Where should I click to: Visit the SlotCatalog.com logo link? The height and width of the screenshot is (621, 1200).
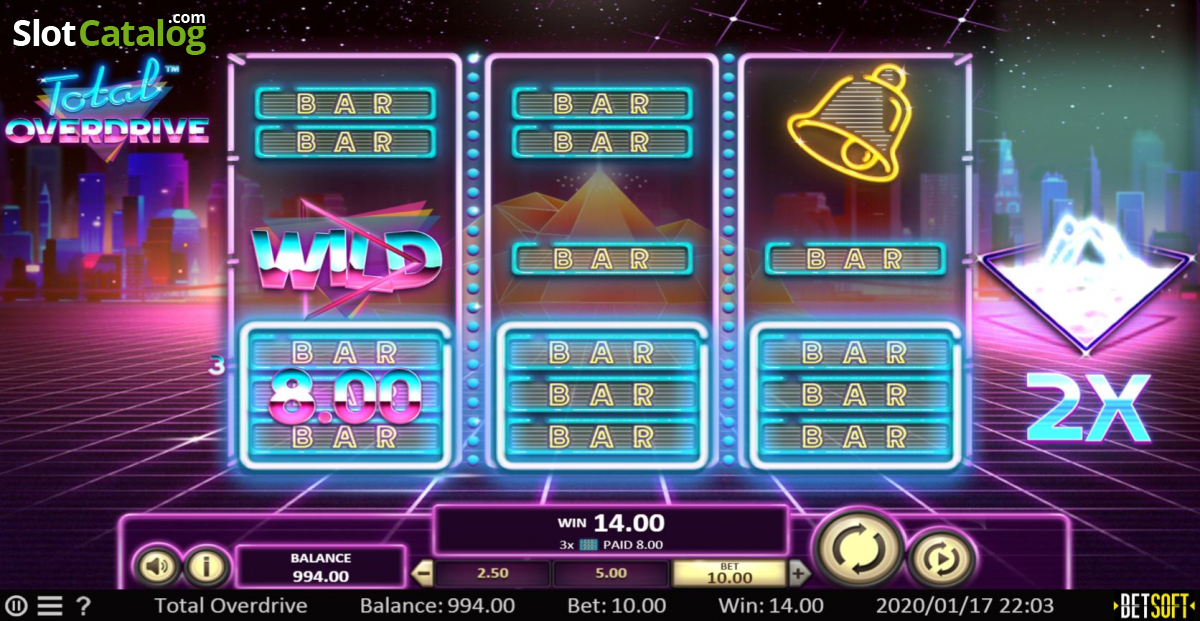[110, 33]
